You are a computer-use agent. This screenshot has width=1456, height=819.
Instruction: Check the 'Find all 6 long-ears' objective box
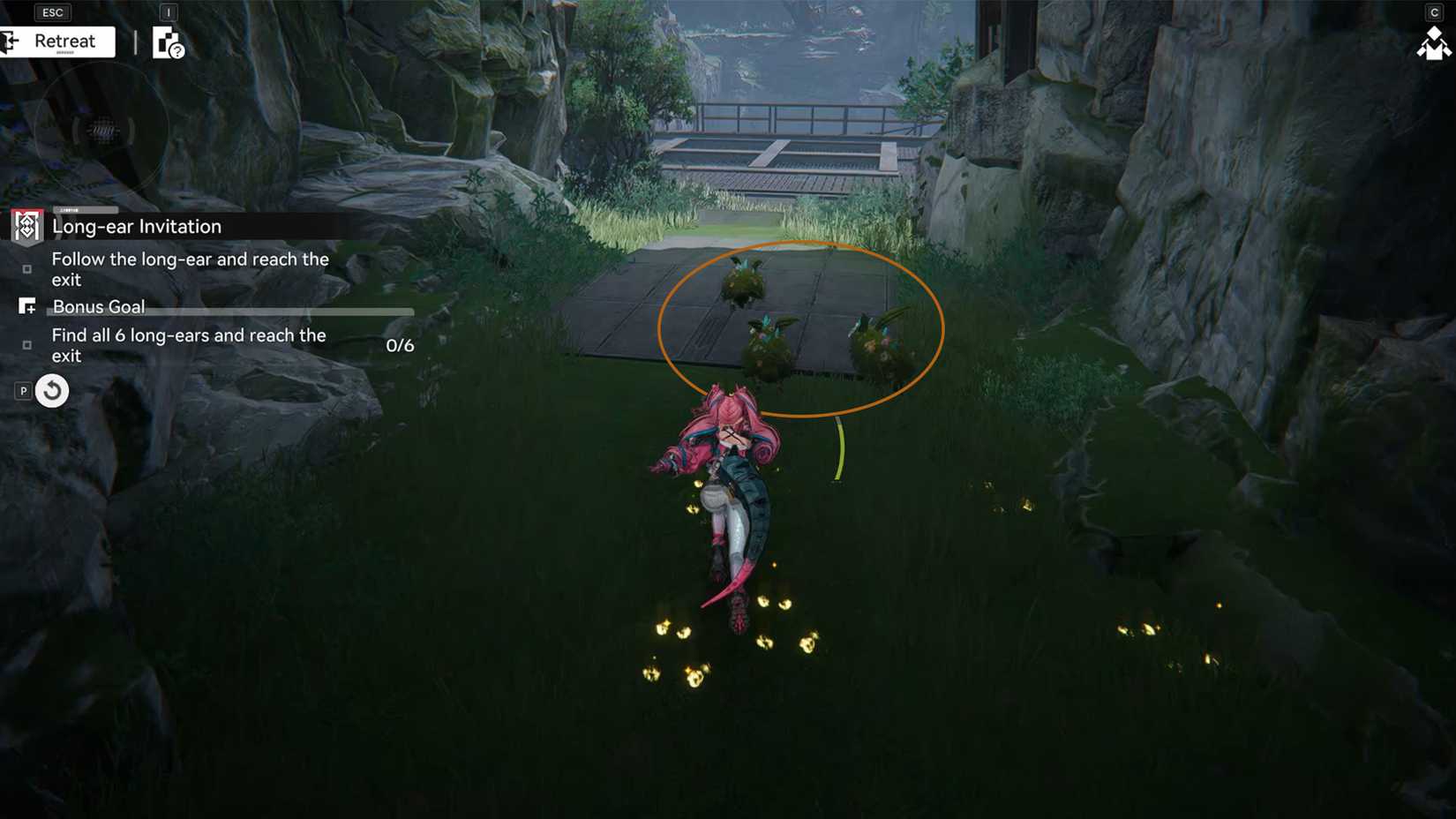(27, 345)
